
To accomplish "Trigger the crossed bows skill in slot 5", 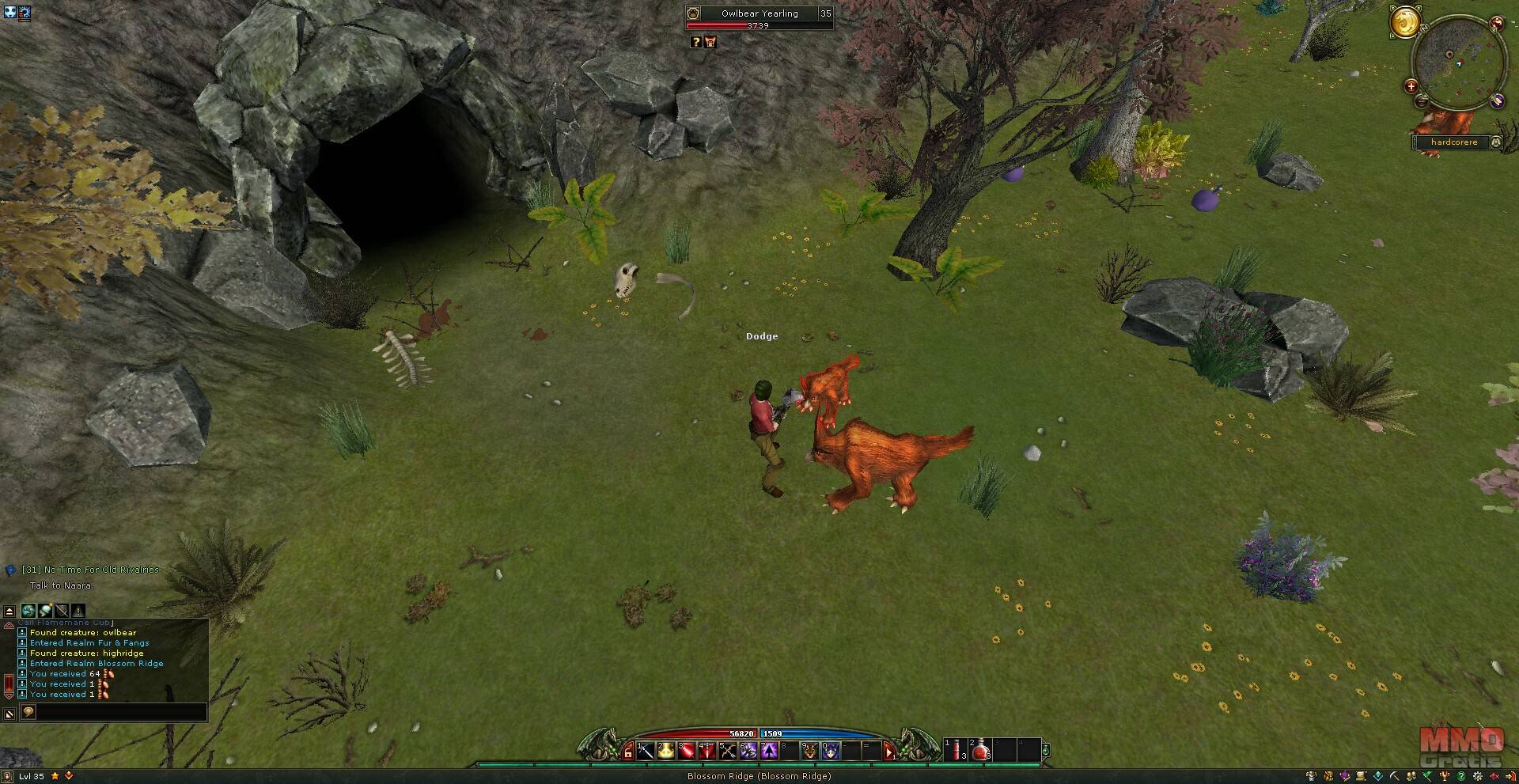I will pos(728,751).
